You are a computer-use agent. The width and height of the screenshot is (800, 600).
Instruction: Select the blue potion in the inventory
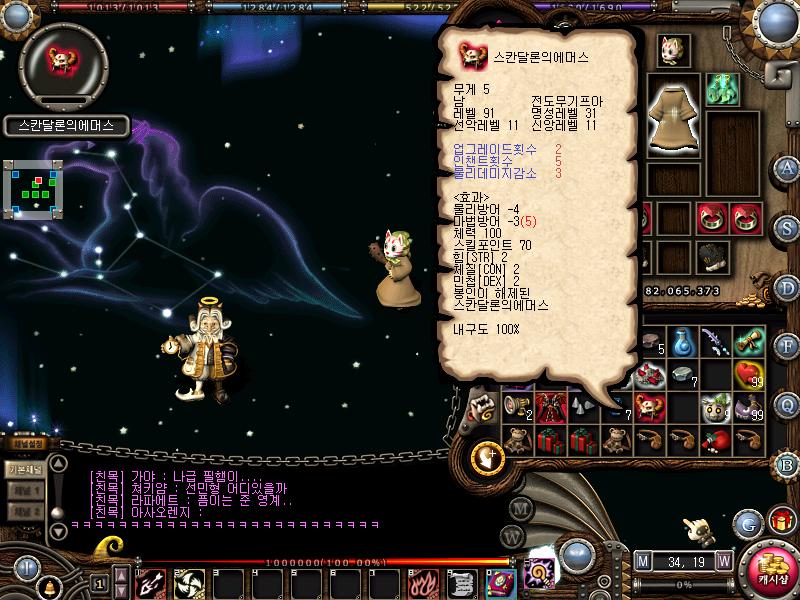683,343
